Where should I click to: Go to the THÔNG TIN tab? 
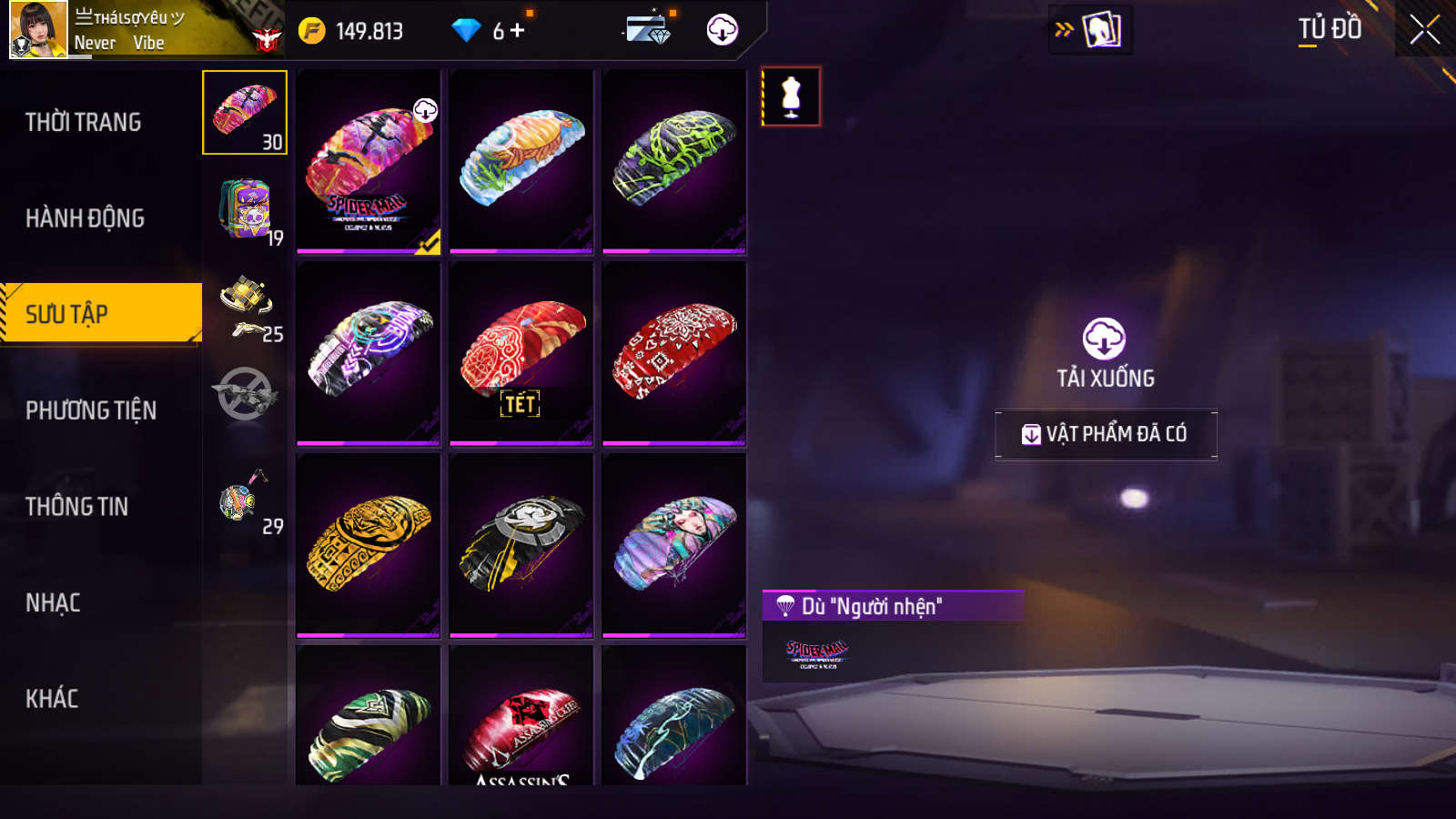[77, 507]
